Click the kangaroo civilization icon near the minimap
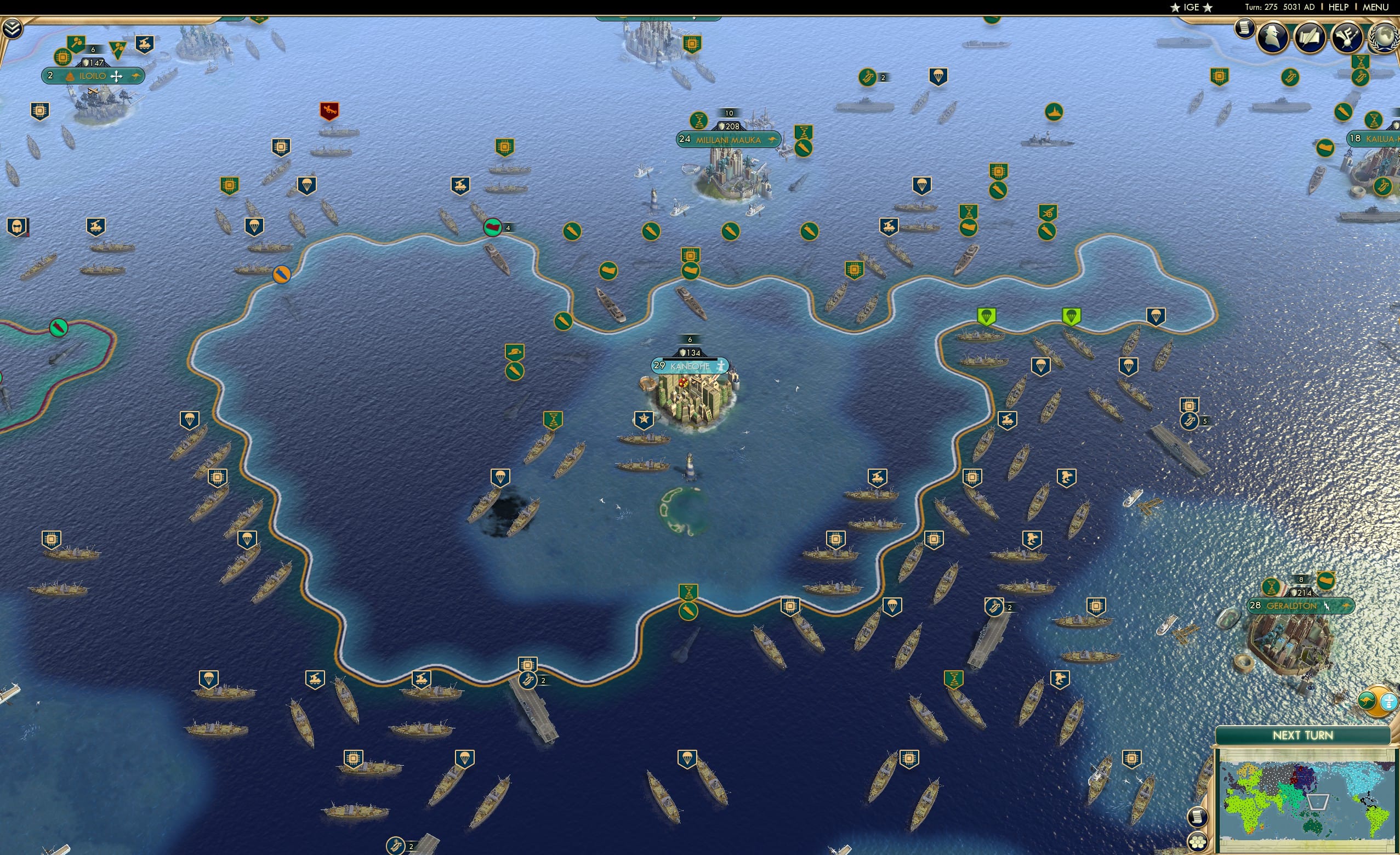The image size is (1400, 855). [1367, 700]
